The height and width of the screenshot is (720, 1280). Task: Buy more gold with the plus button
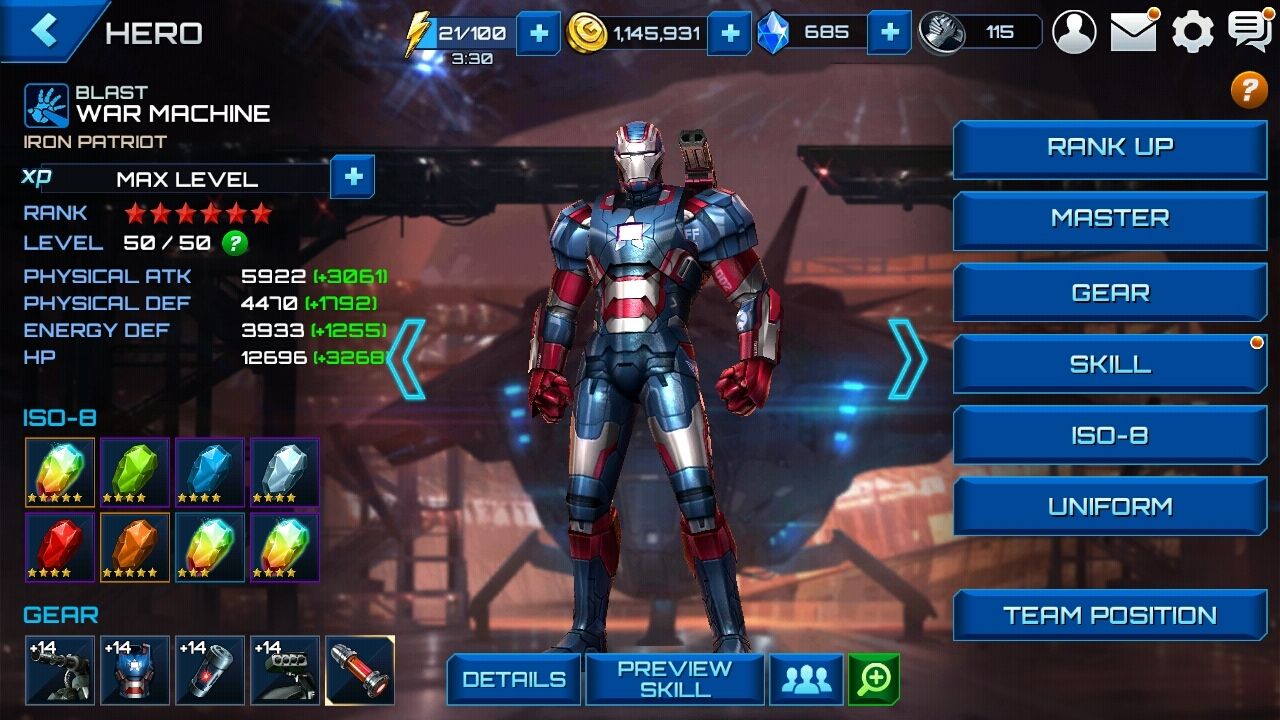(x=730, y=33)
